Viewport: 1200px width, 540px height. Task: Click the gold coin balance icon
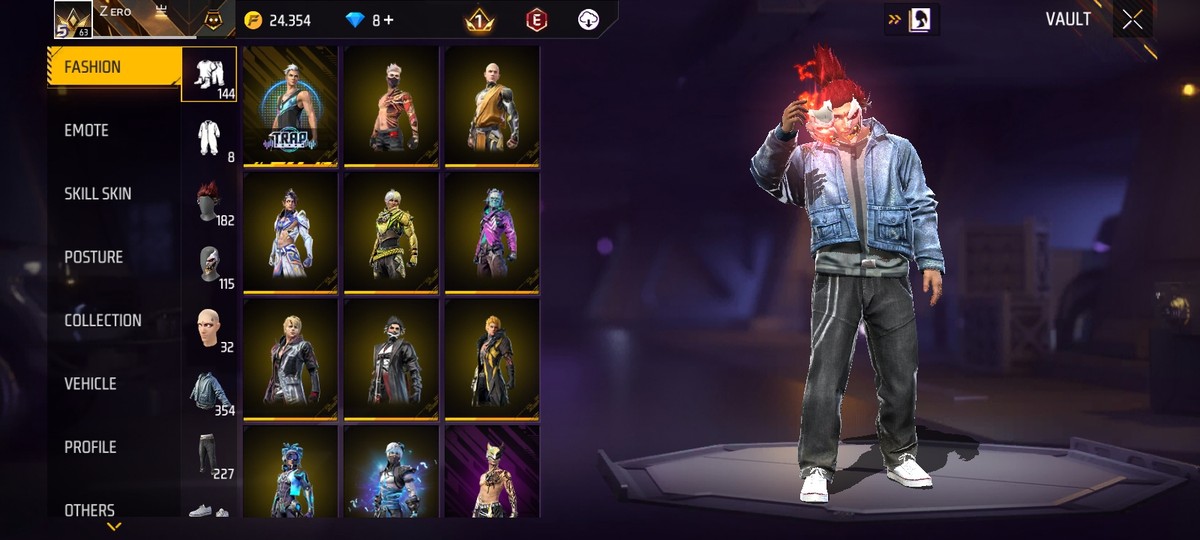click(x=254, y=20)
